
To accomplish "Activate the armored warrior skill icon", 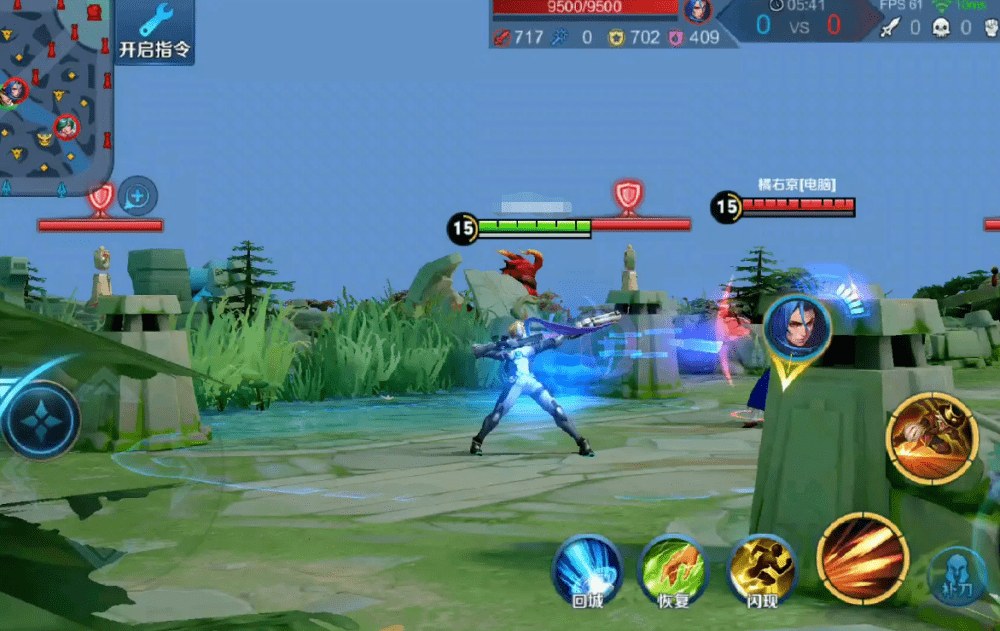I will pos(932,439).
